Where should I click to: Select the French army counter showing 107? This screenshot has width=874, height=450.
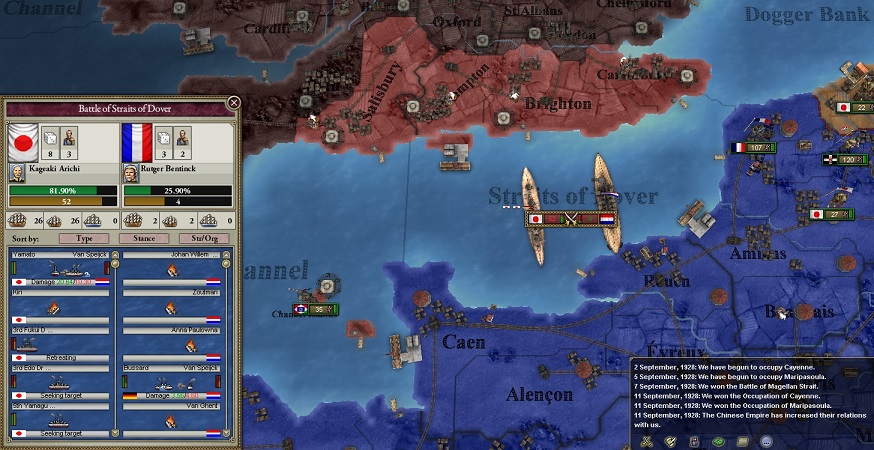coord(754,148)
